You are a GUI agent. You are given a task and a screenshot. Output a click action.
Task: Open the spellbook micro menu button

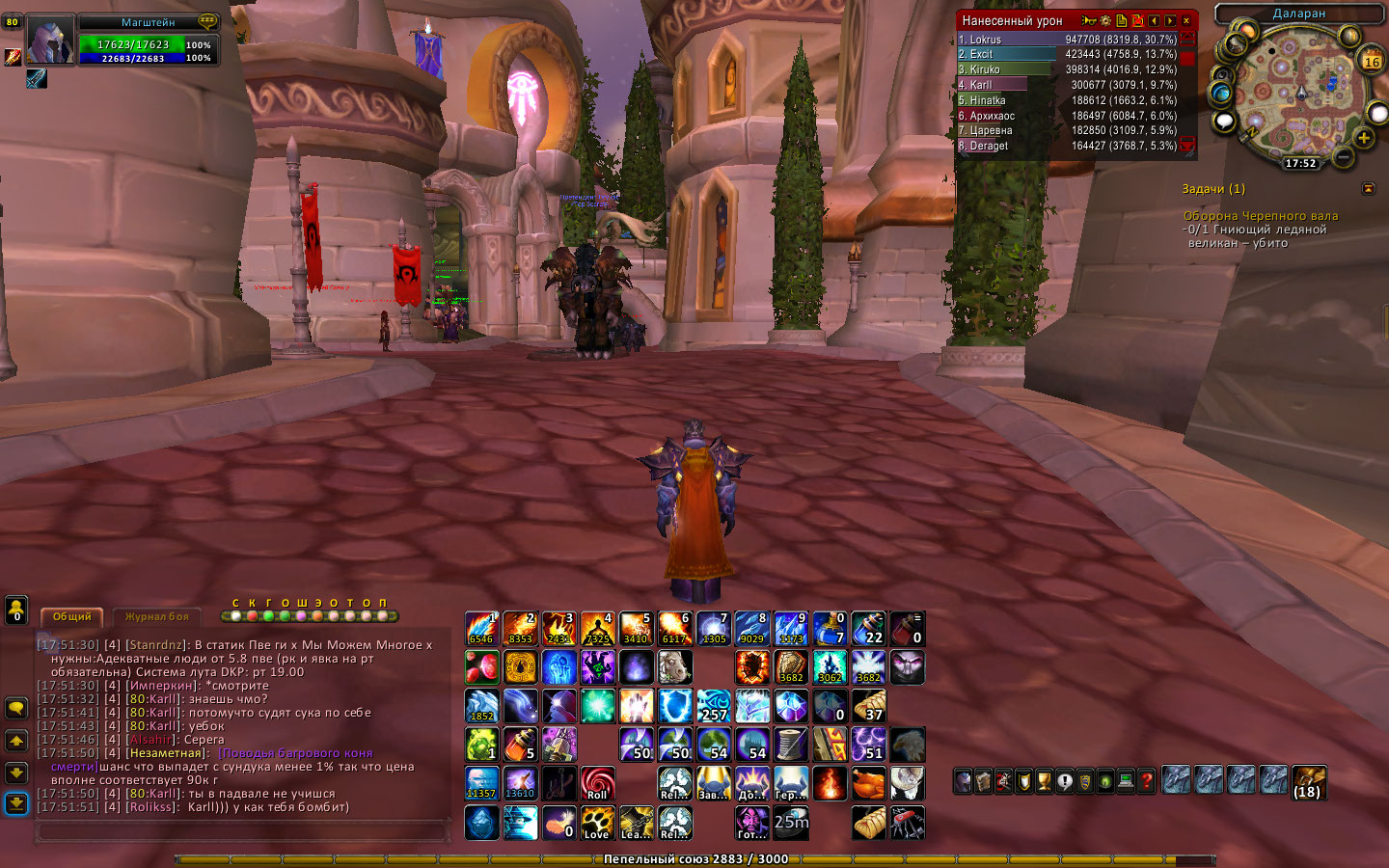(983, 781)
